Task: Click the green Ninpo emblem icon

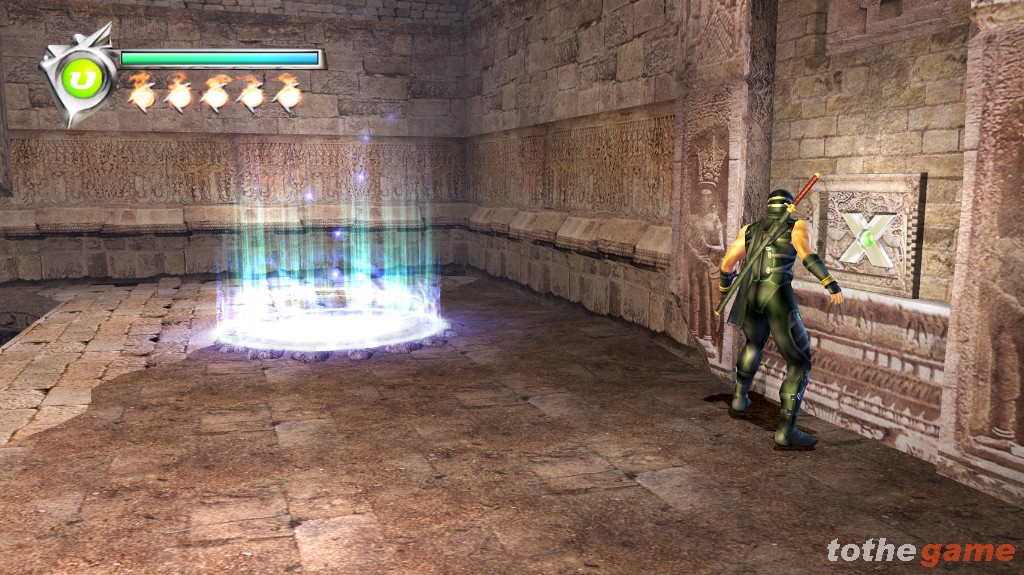Action: (x=83, y=79)
